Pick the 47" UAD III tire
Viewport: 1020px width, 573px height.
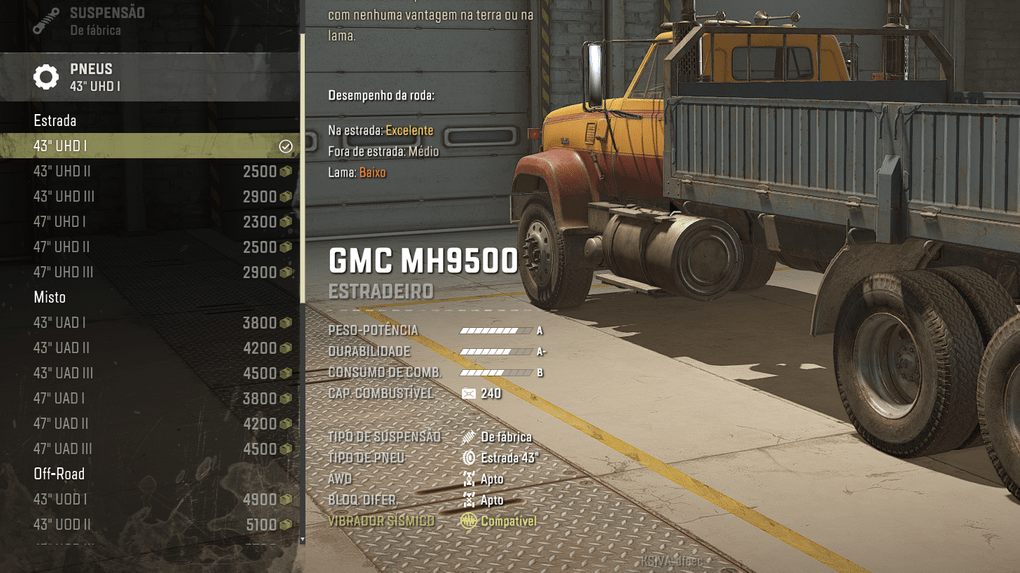[150, 449]
